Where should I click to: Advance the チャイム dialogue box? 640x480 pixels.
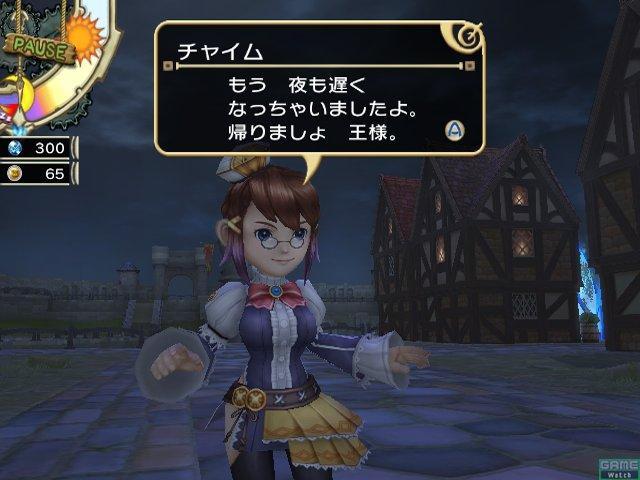click(x=454, y=130)
